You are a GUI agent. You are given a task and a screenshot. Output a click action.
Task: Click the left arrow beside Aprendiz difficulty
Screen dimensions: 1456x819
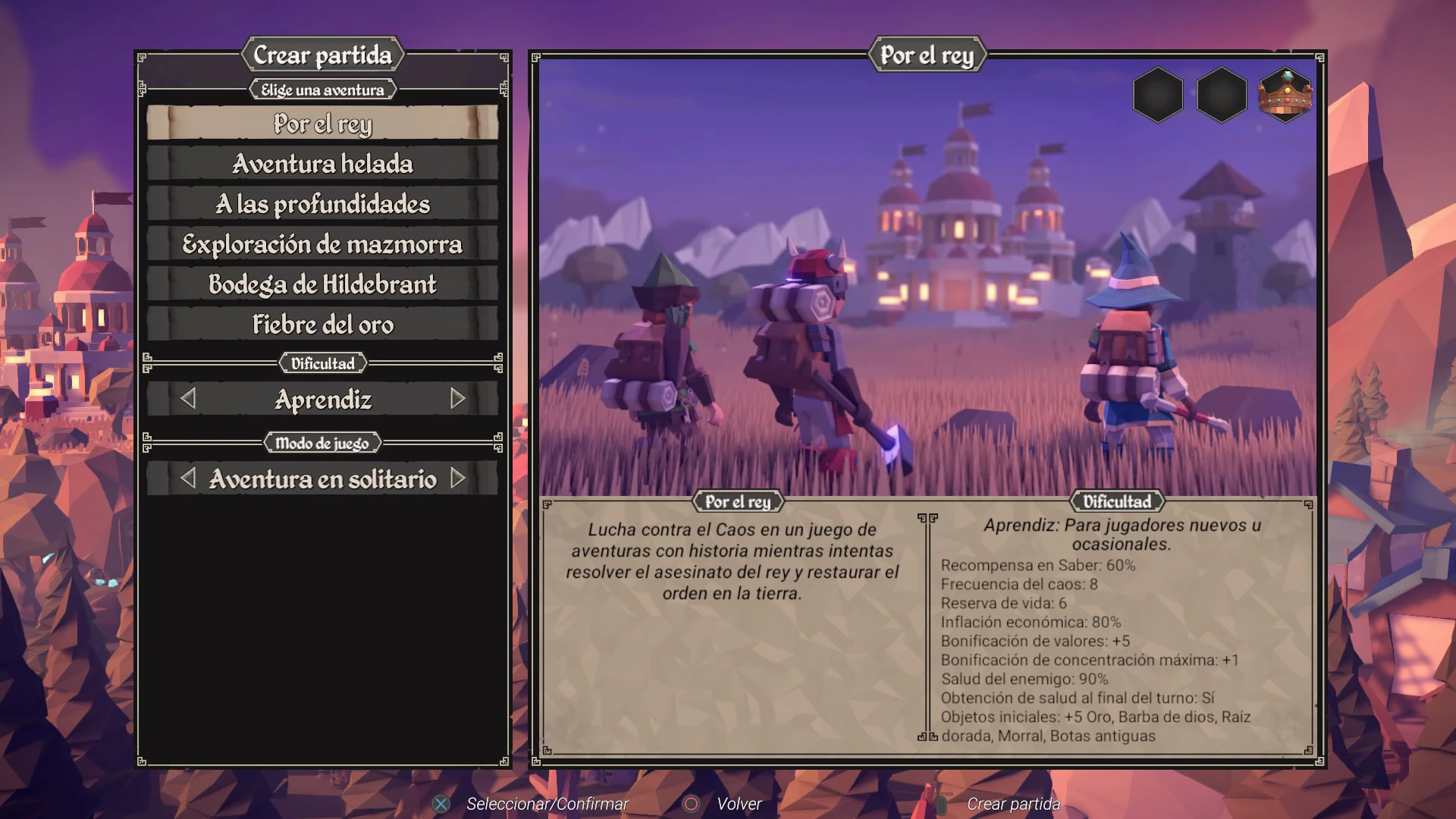pos(188,399)
